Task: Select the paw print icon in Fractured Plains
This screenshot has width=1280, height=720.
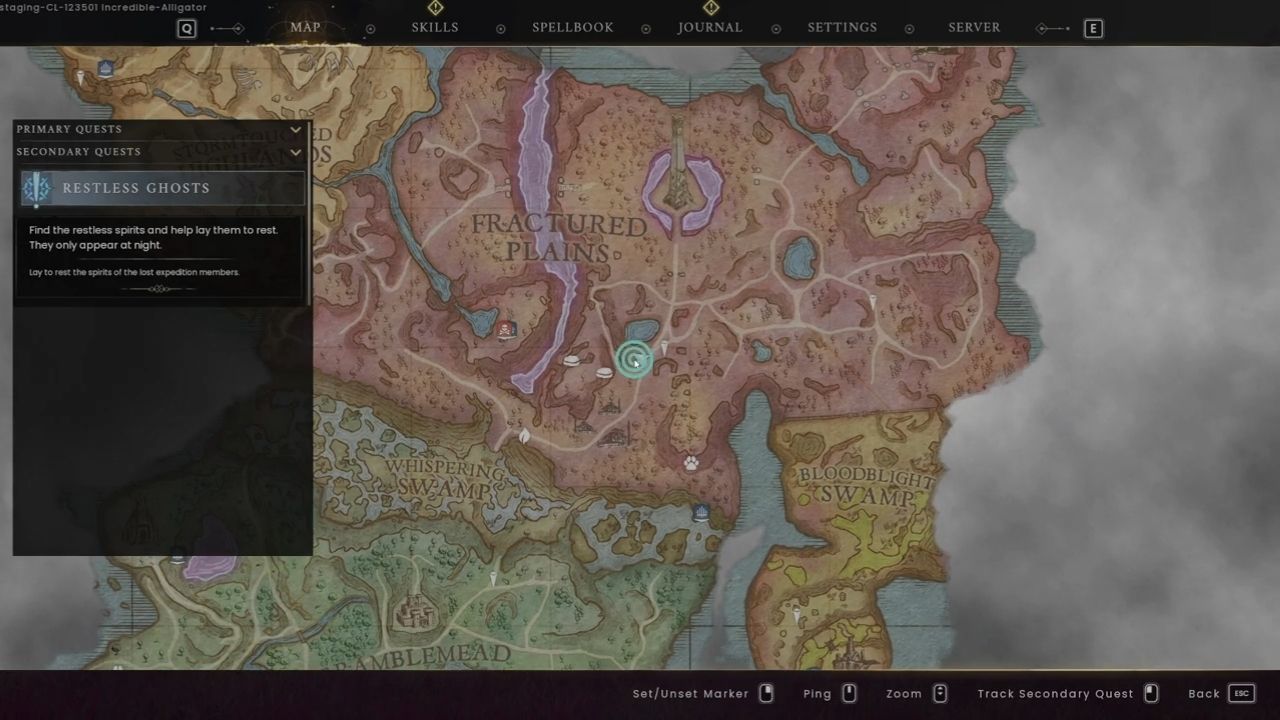Action: (x=690, y=462)
